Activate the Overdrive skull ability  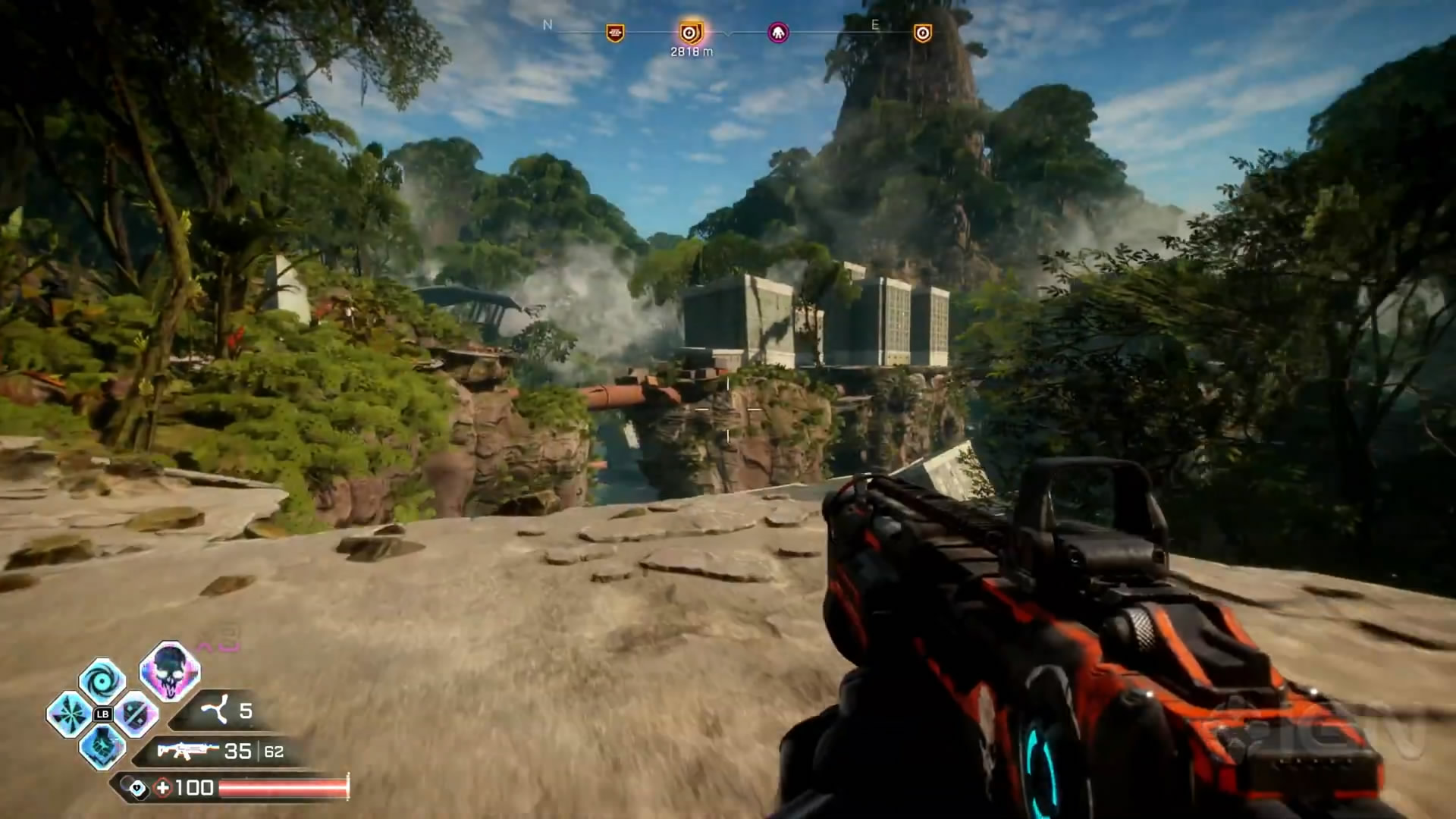pyautogui.click(x=169, y=669)
